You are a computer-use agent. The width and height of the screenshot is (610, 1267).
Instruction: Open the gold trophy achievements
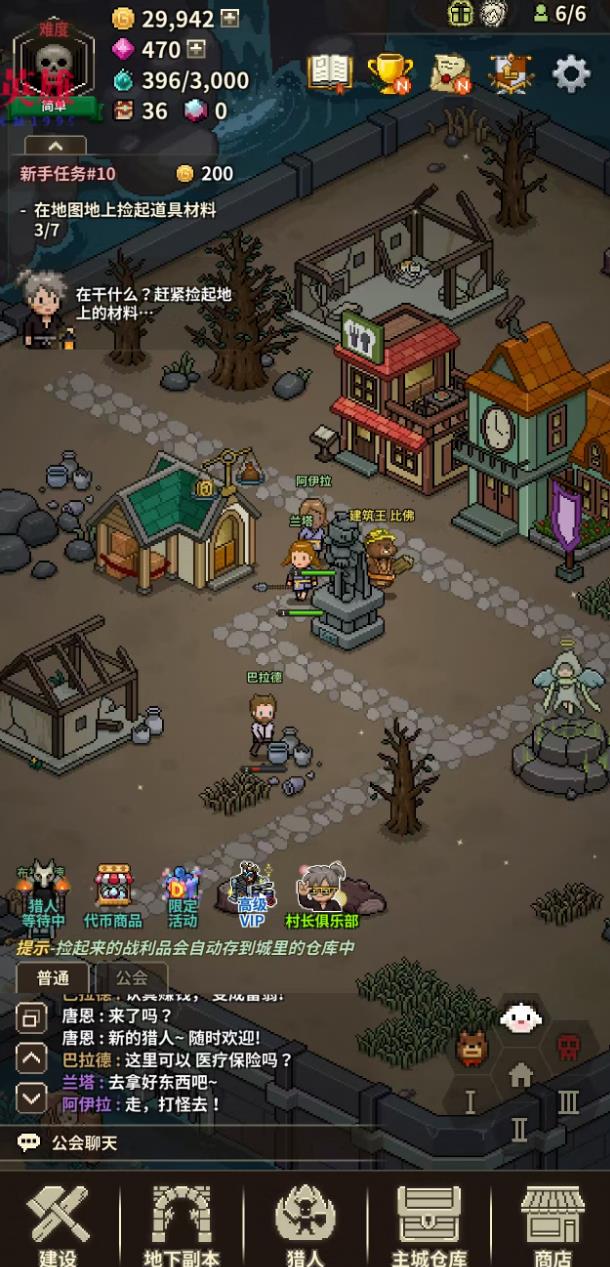pos(389,73)
